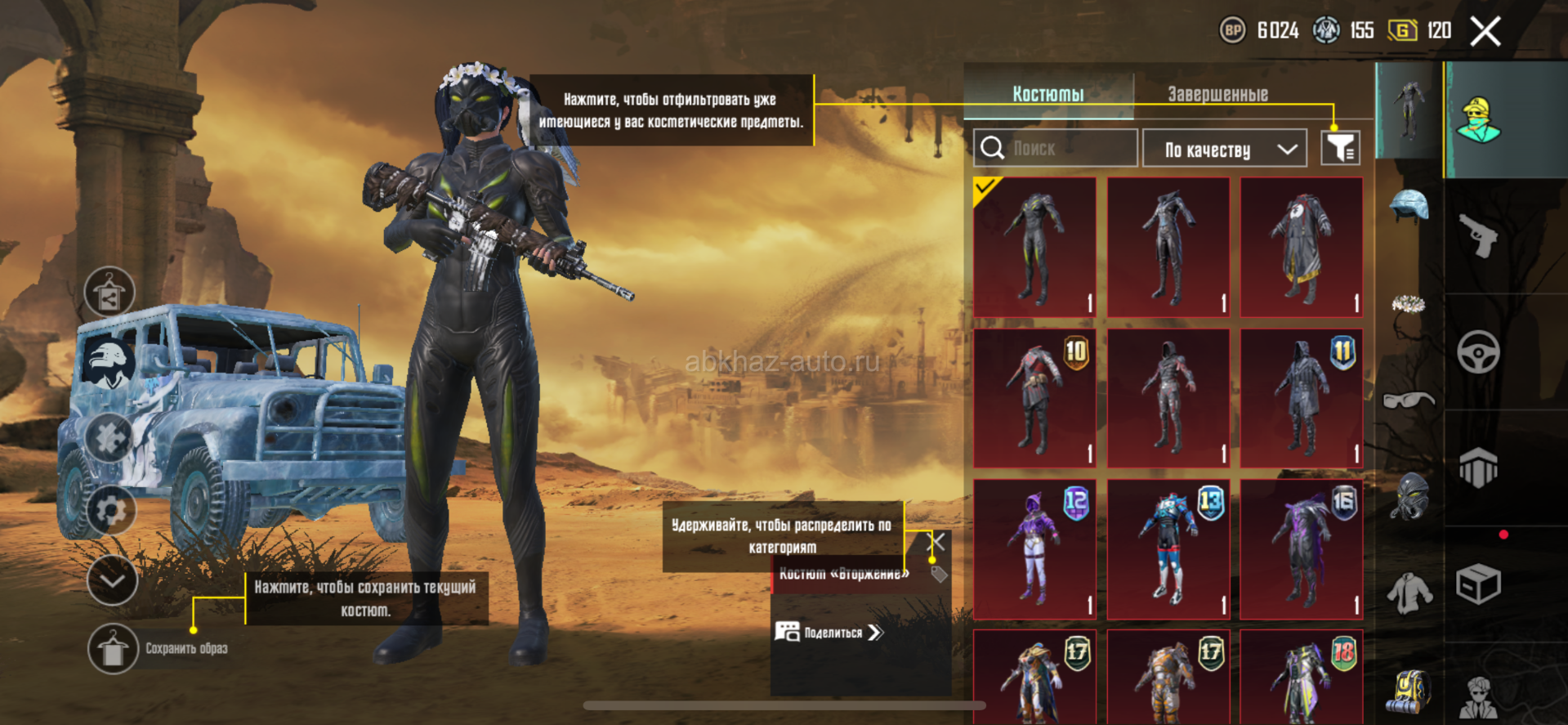Select the costume with level 10 badge
This screenshot has width=1568, height=725.
coord(1034,398)
